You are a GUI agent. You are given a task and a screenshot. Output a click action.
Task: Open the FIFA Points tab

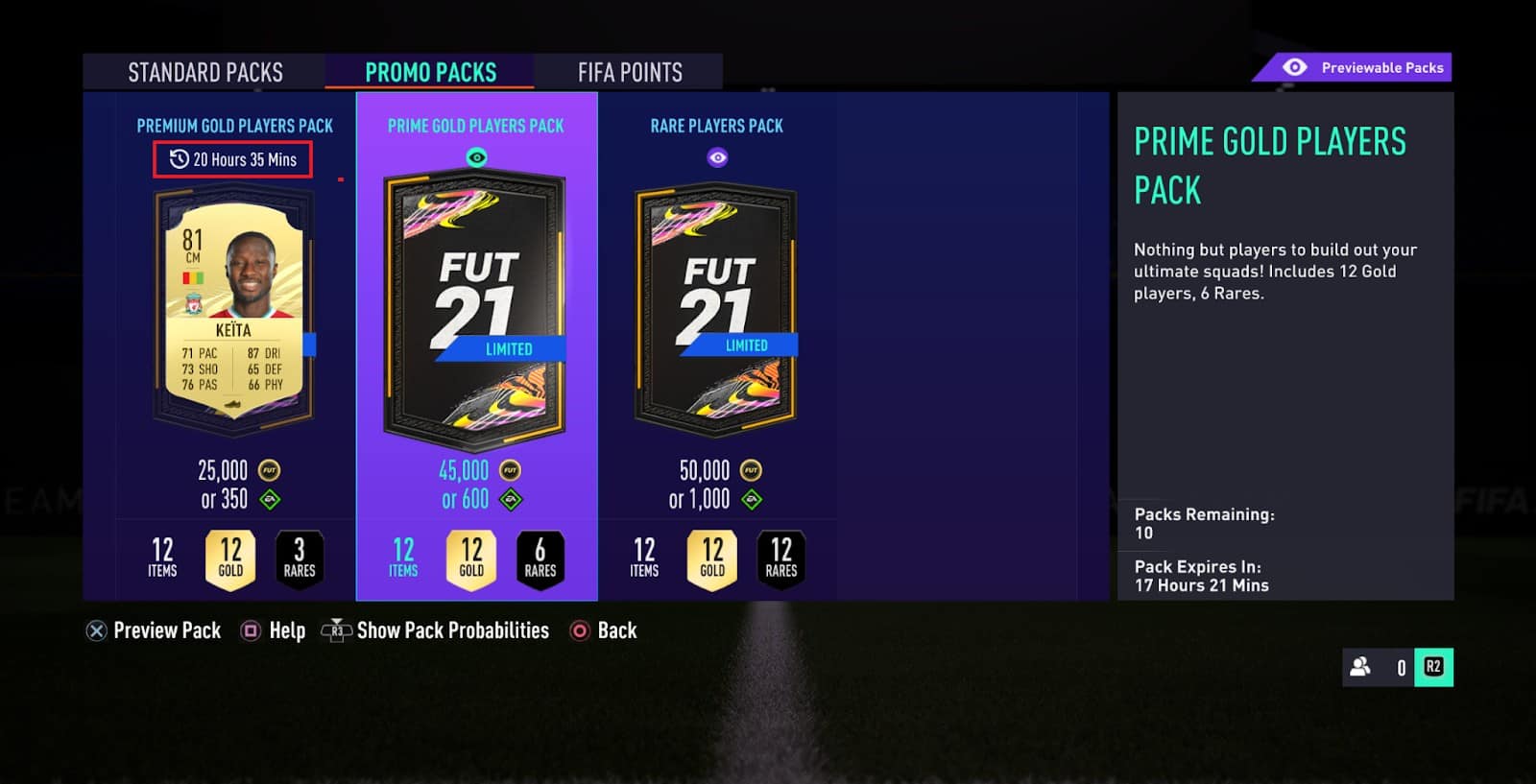(629, 71)
